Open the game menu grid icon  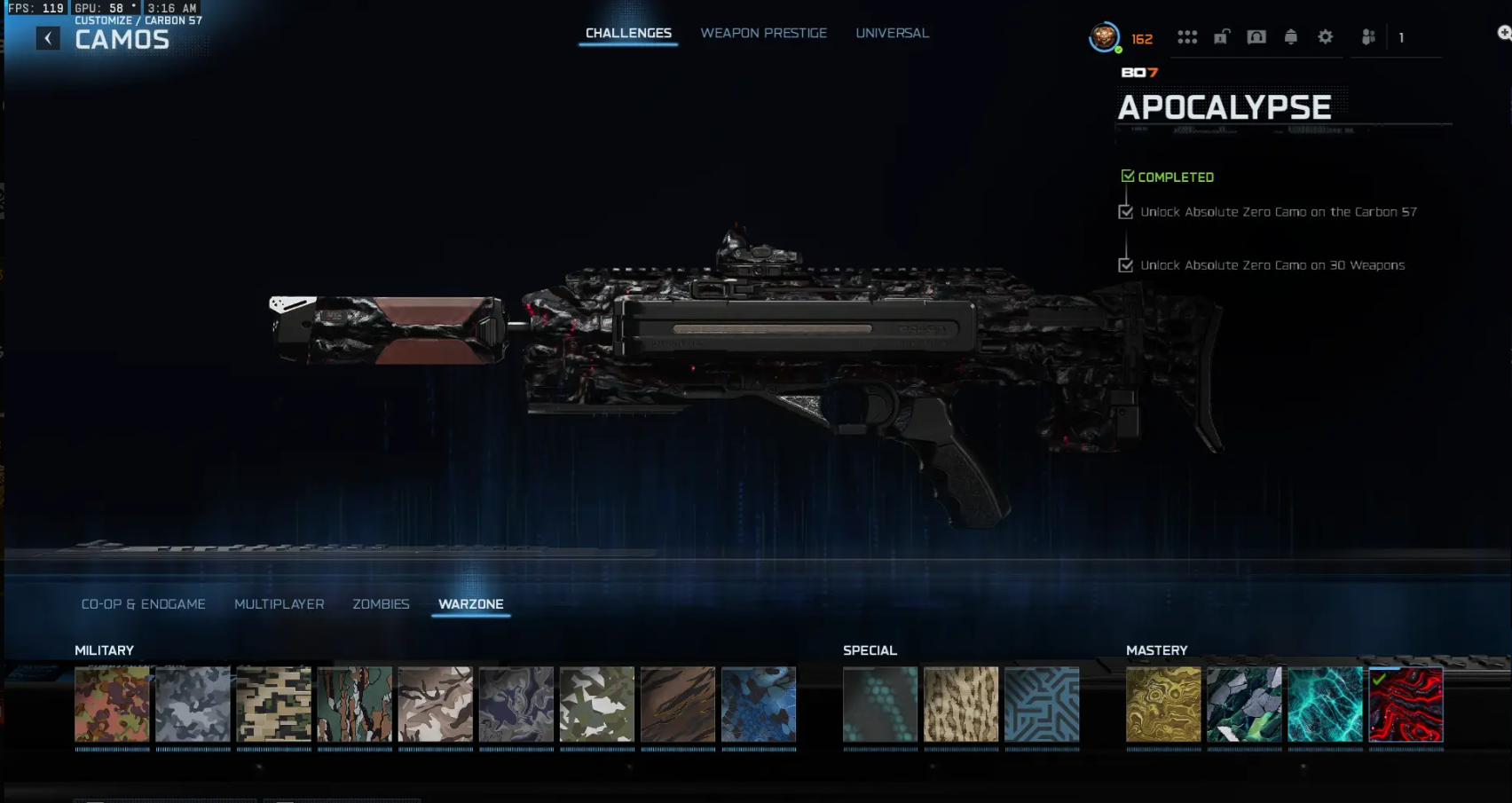pos(1189,37)
